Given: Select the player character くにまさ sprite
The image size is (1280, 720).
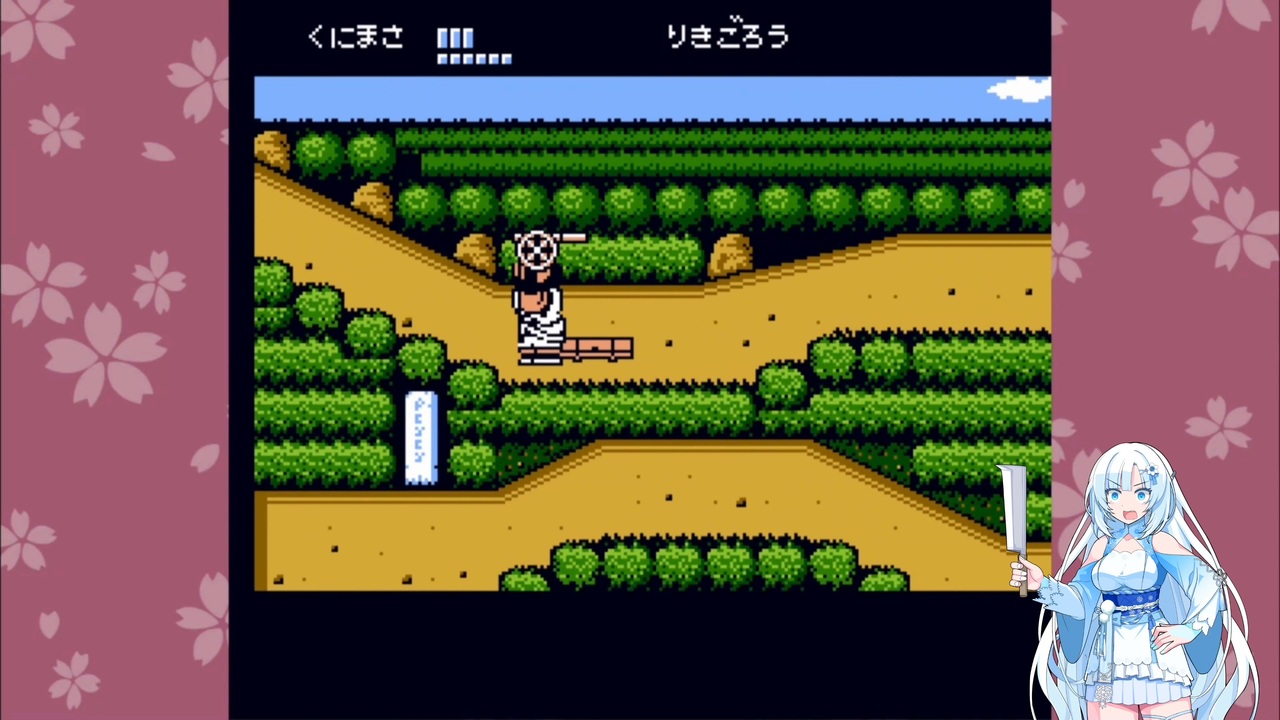Looking at the screenshot, I should pyautogui.click(x=540, y=300).
